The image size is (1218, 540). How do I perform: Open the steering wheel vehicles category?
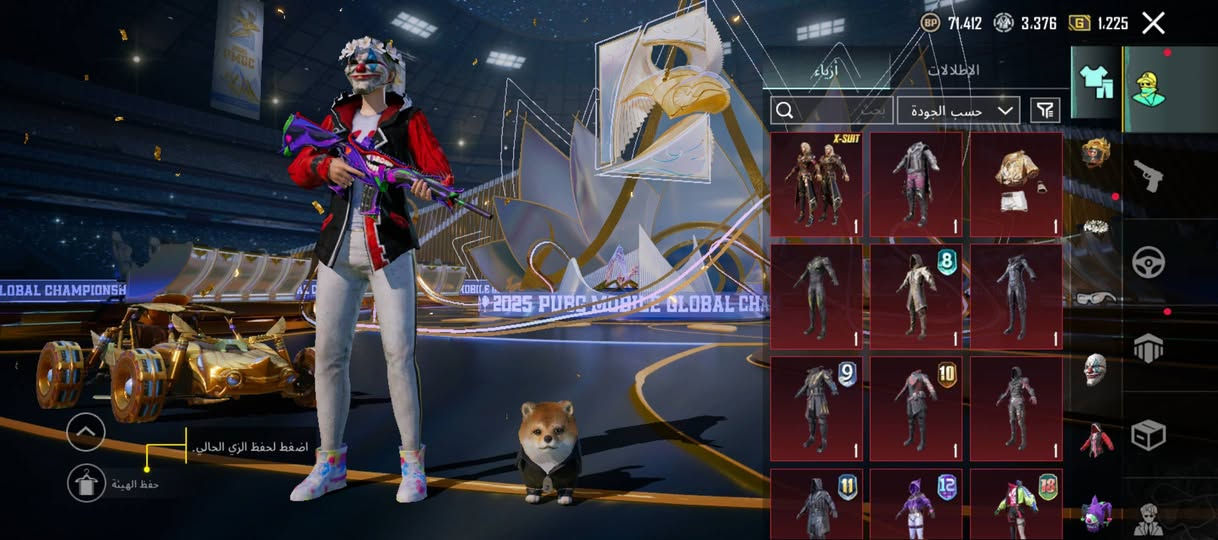pyautogui.click(x=1148, y=263)
